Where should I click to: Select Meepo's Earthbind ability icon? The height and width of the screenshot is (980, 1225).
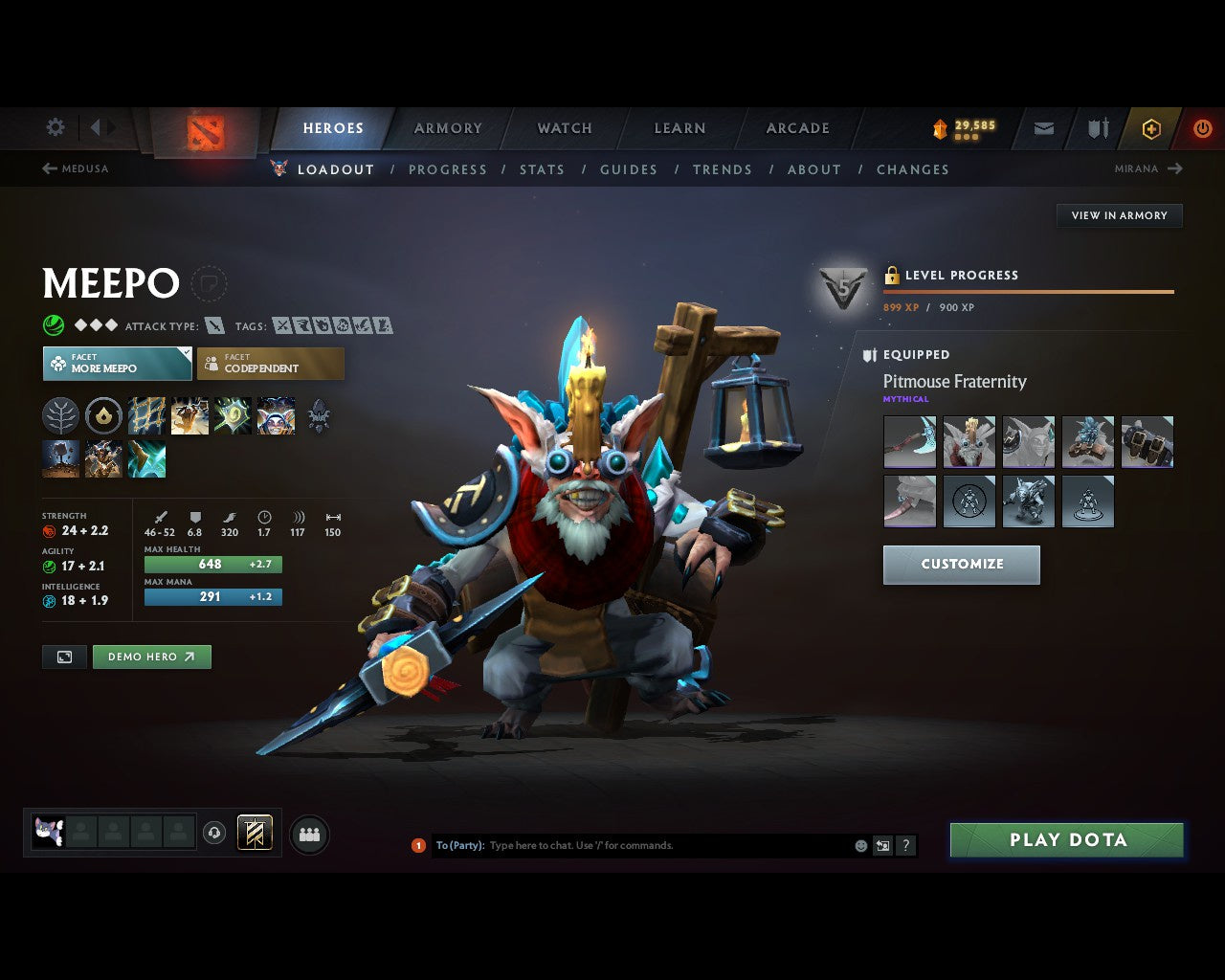click(146, 415)
